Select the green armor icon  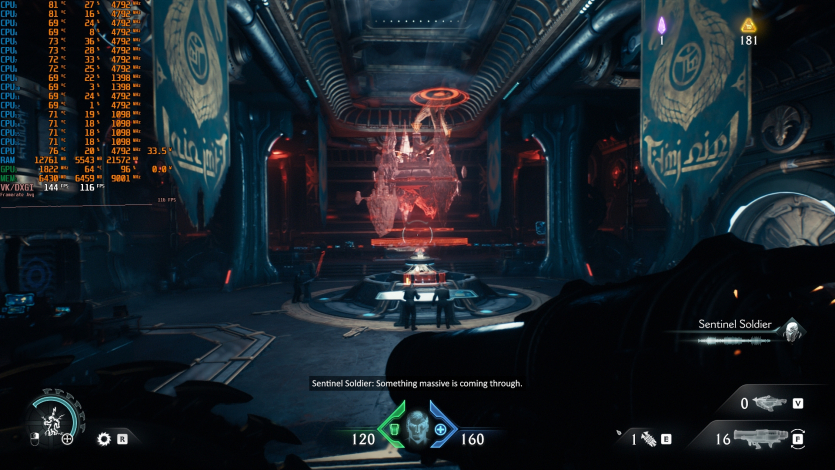393,429
